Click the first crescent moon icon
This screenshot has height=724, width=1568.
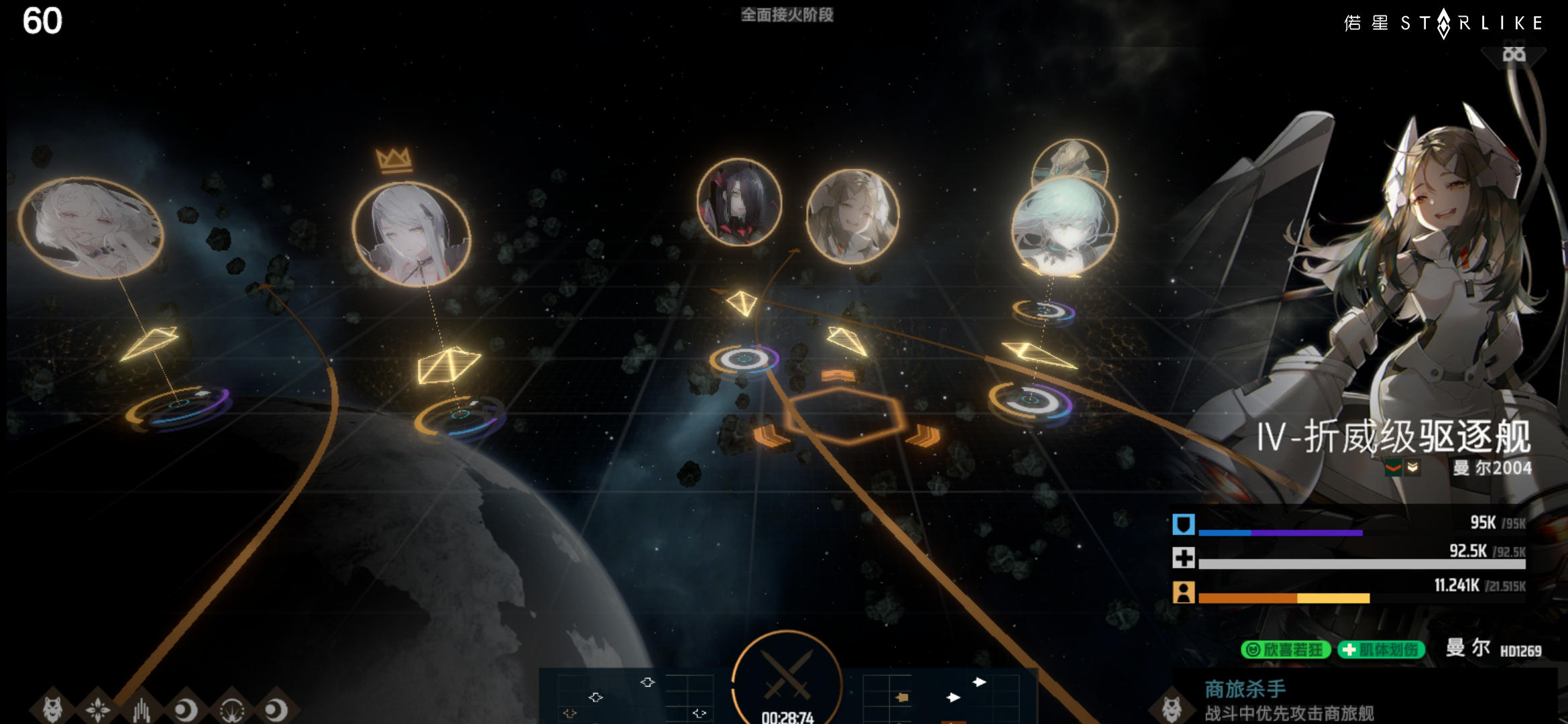coord(186,709)
